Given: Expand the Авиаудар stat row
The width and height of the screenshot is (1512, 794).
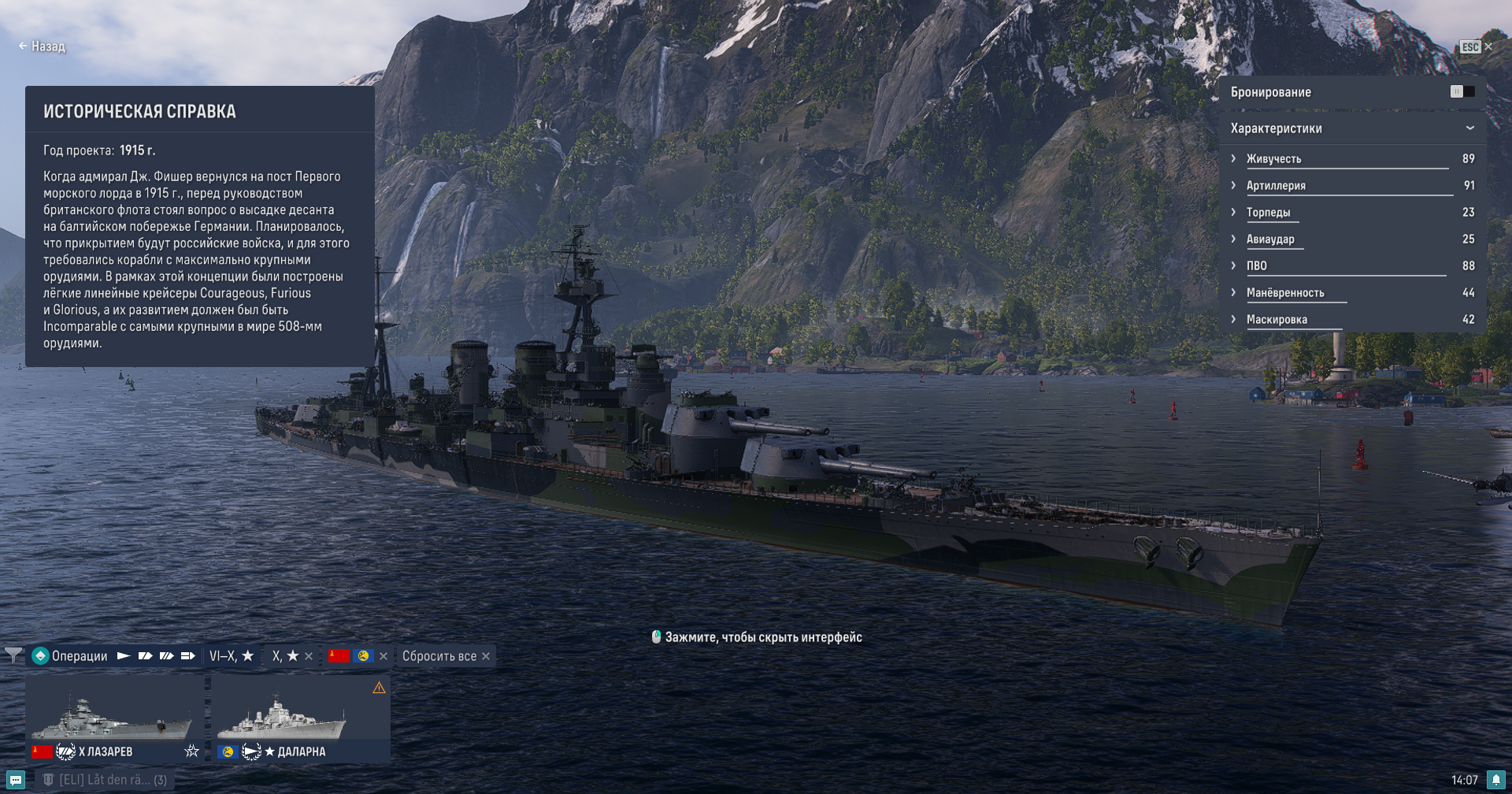Looking at the screenshot, I should (x=1233, y=239).
